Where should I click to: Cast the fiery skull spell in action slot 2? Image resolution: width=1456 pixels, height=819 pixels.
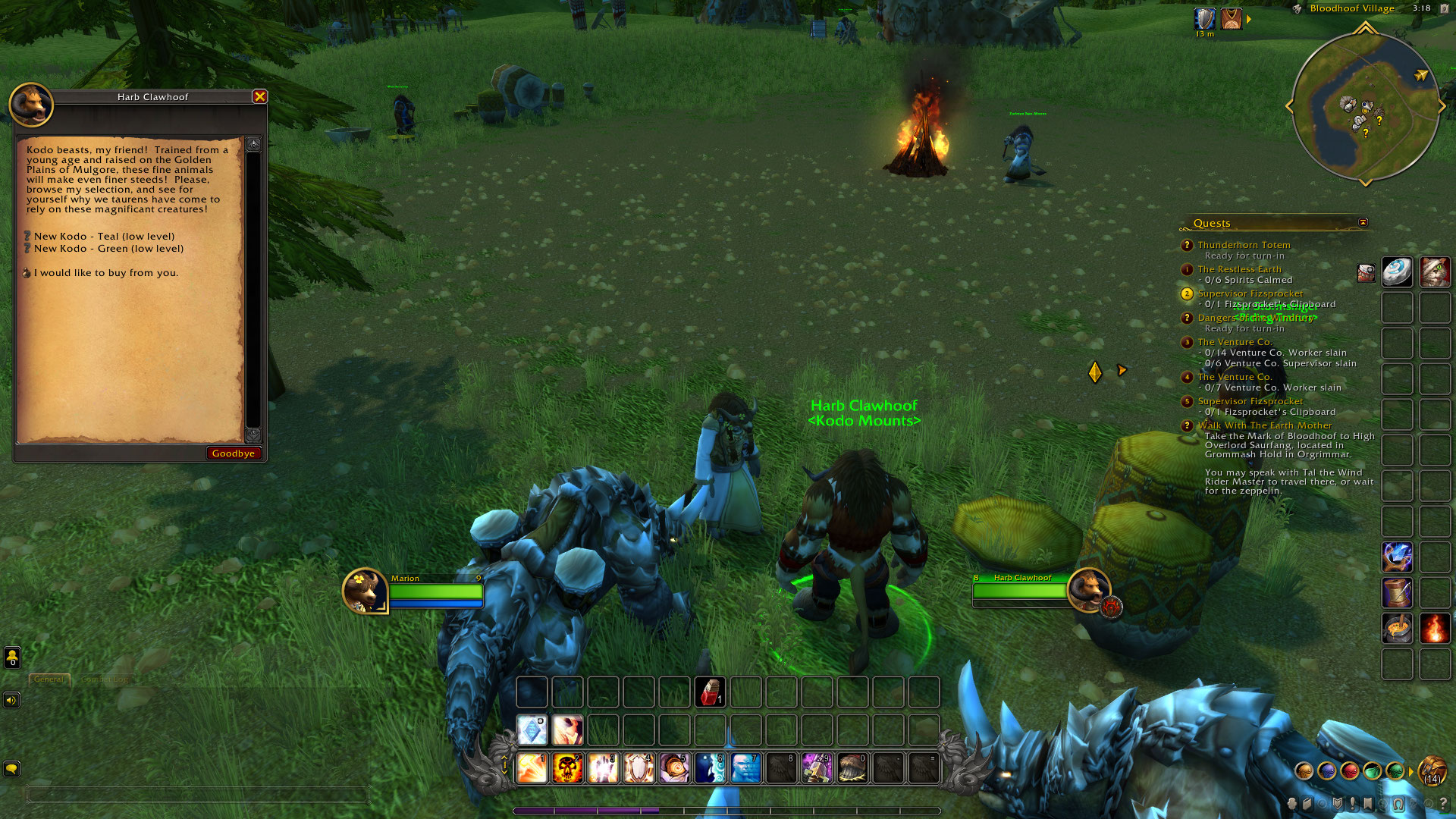(x=567, y=768)
